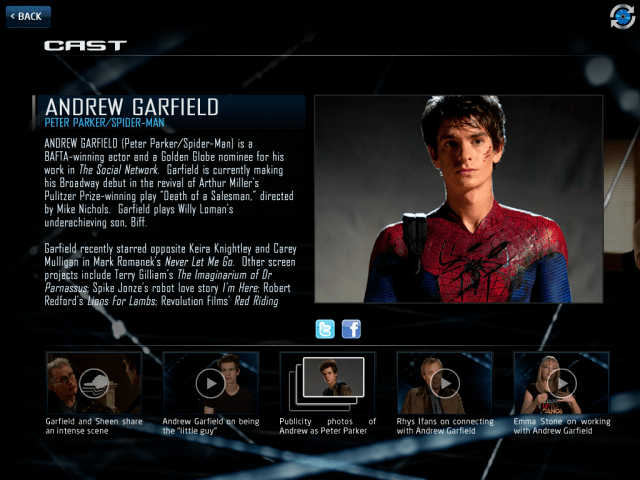Play Emma Stone on working with Andrew Garfield

tap(561, 383)
